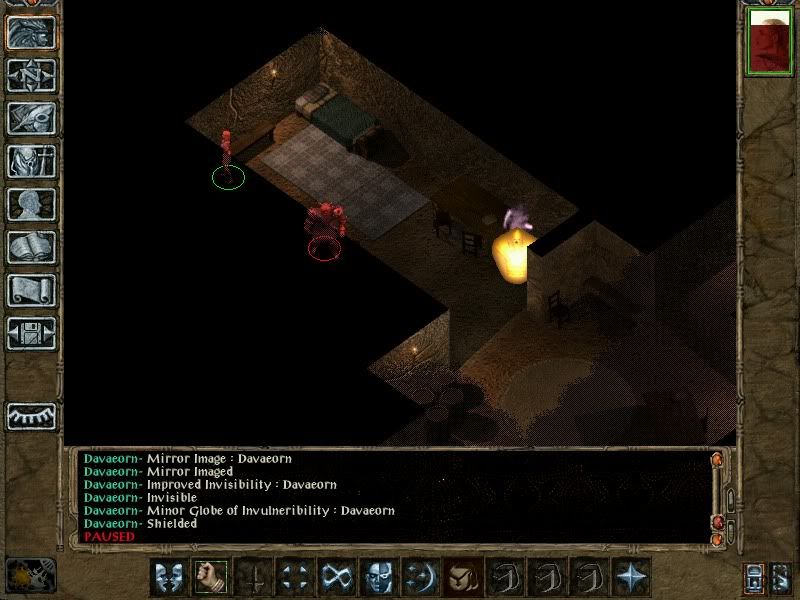Open the area map with compass icon
800x600 pixels.
(32, 76)
